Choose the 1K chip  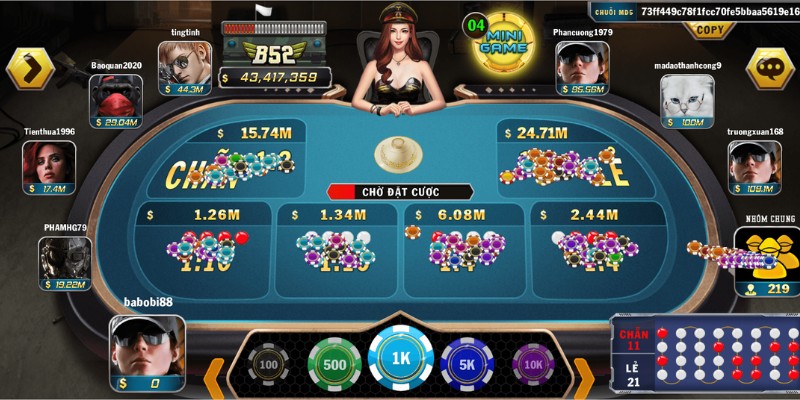coord(400,359)
